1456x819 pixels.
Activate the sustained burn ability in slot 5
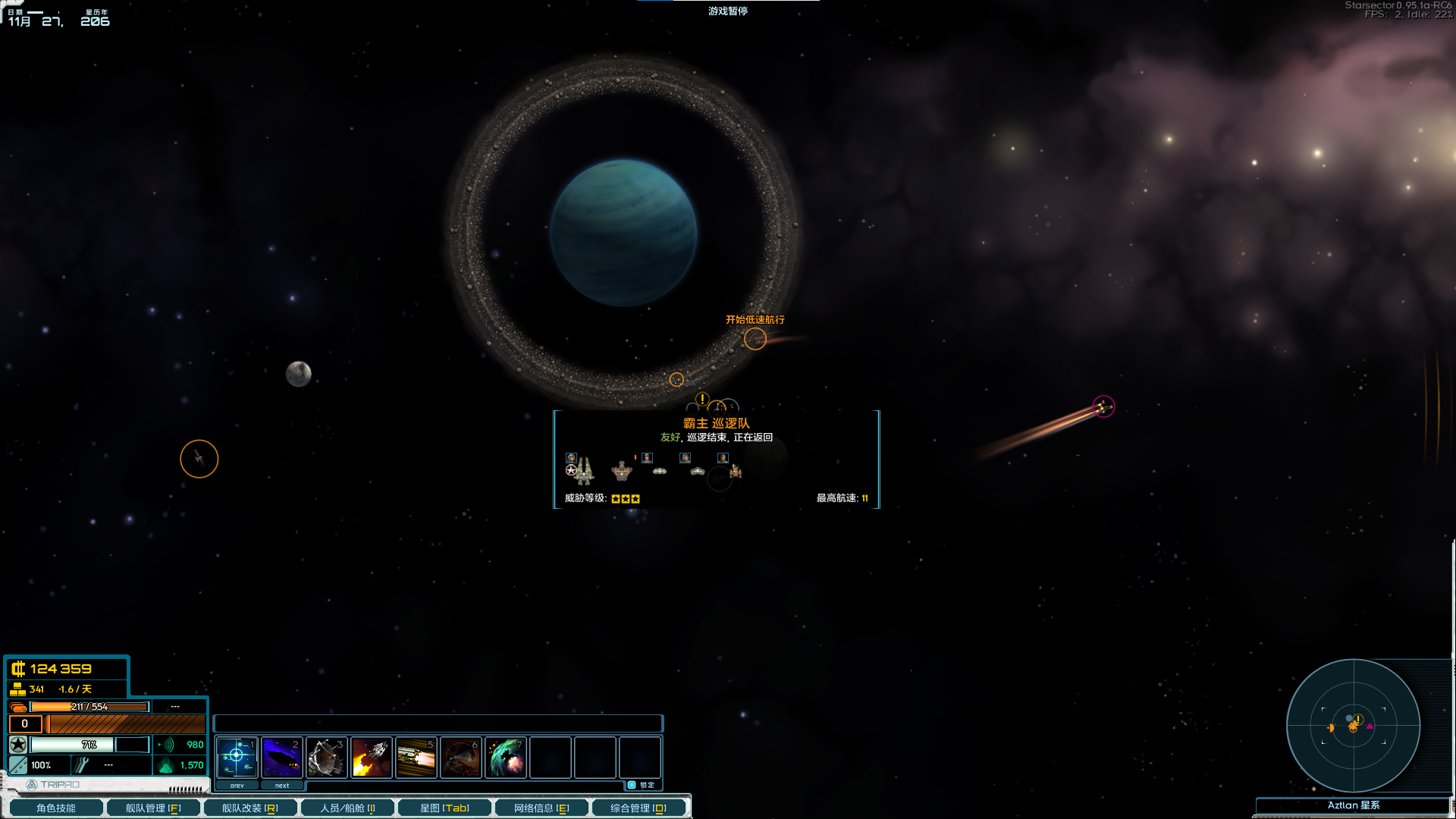pos(416,756)
